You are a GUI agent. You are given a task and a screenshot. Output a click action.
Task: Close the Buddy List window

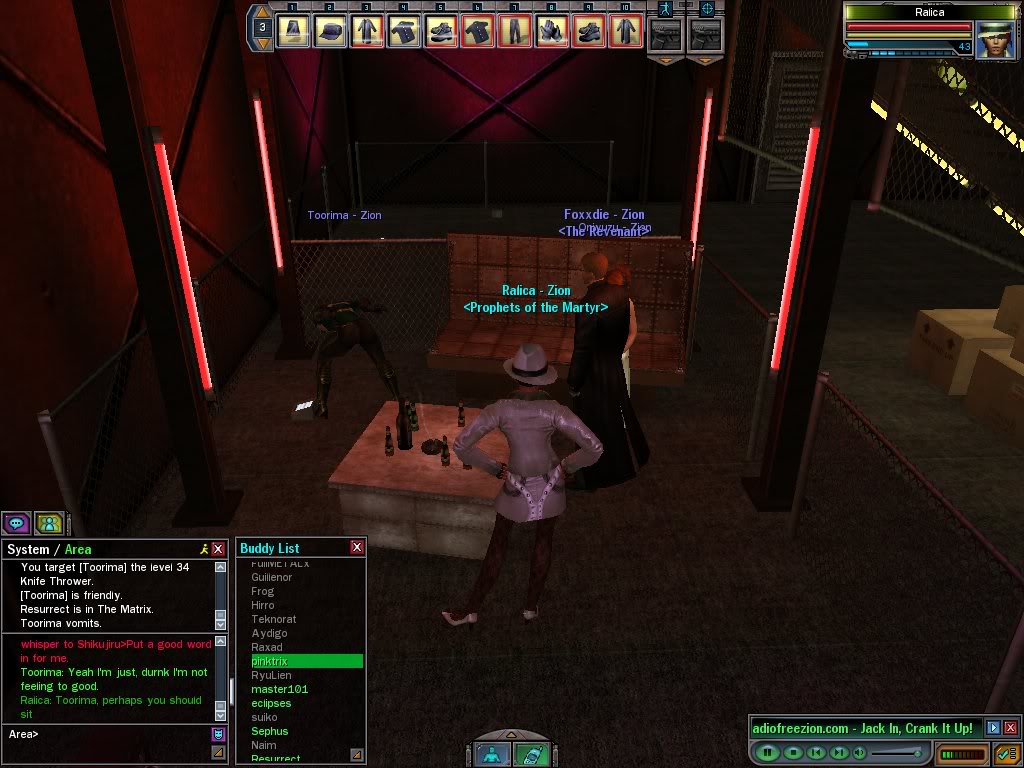(357, 548)
